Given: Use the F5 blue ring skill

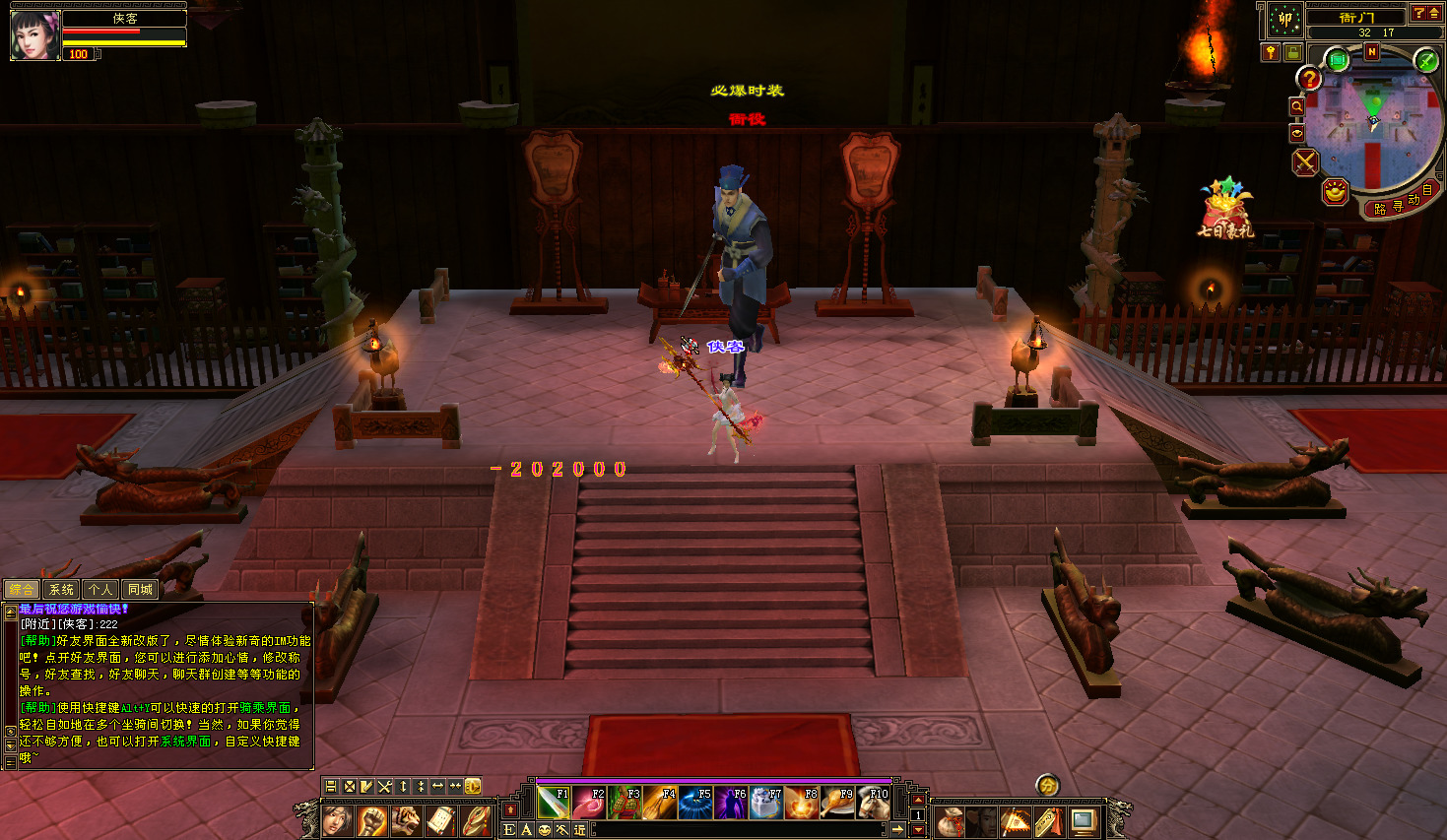Looking at the screenshot, I should (695, 804).
